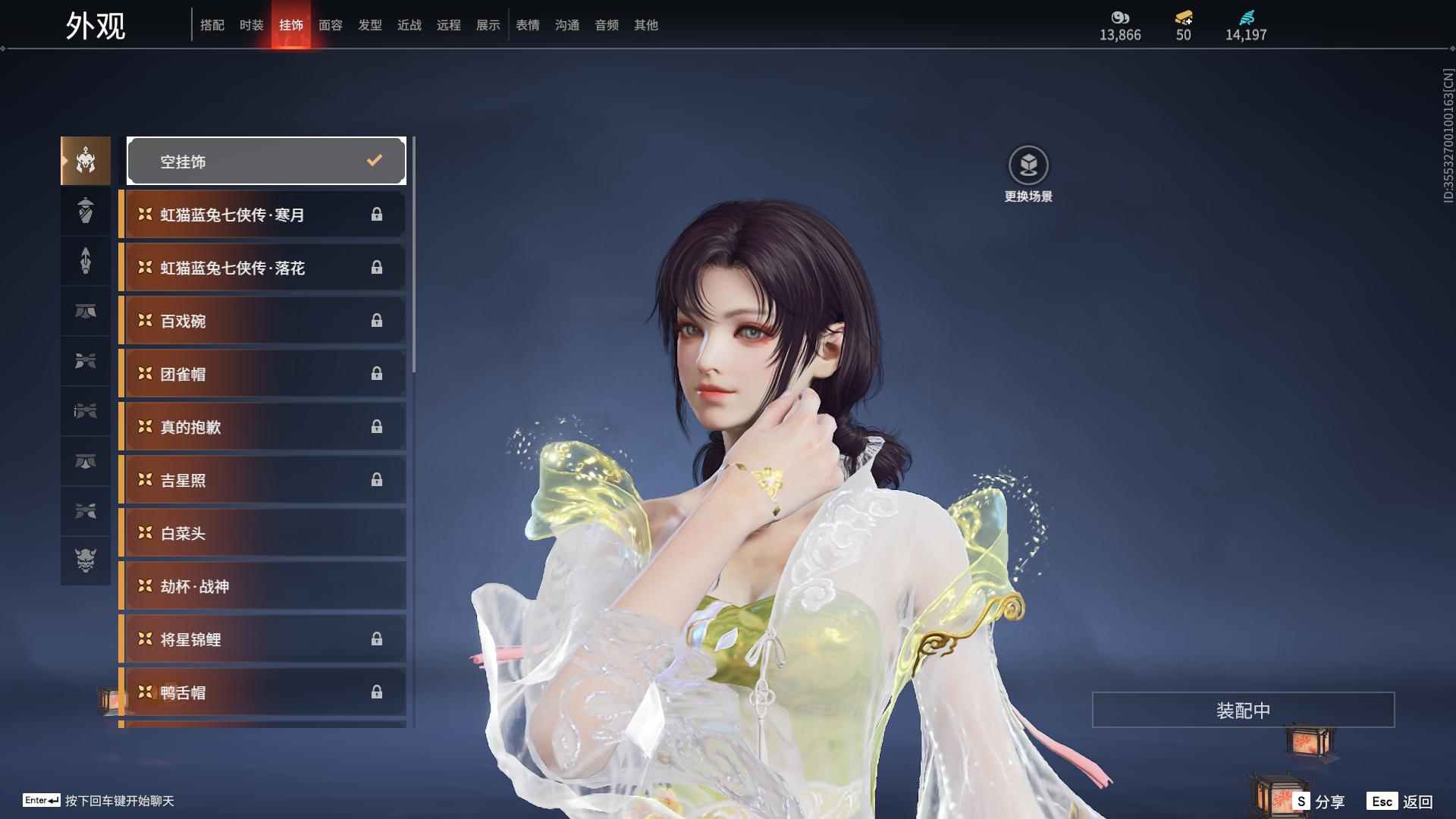Viewport: 1456px width, 819px height.
Task: Select 空挂饰 to equip no pendant
Action: tap(265, 161)
